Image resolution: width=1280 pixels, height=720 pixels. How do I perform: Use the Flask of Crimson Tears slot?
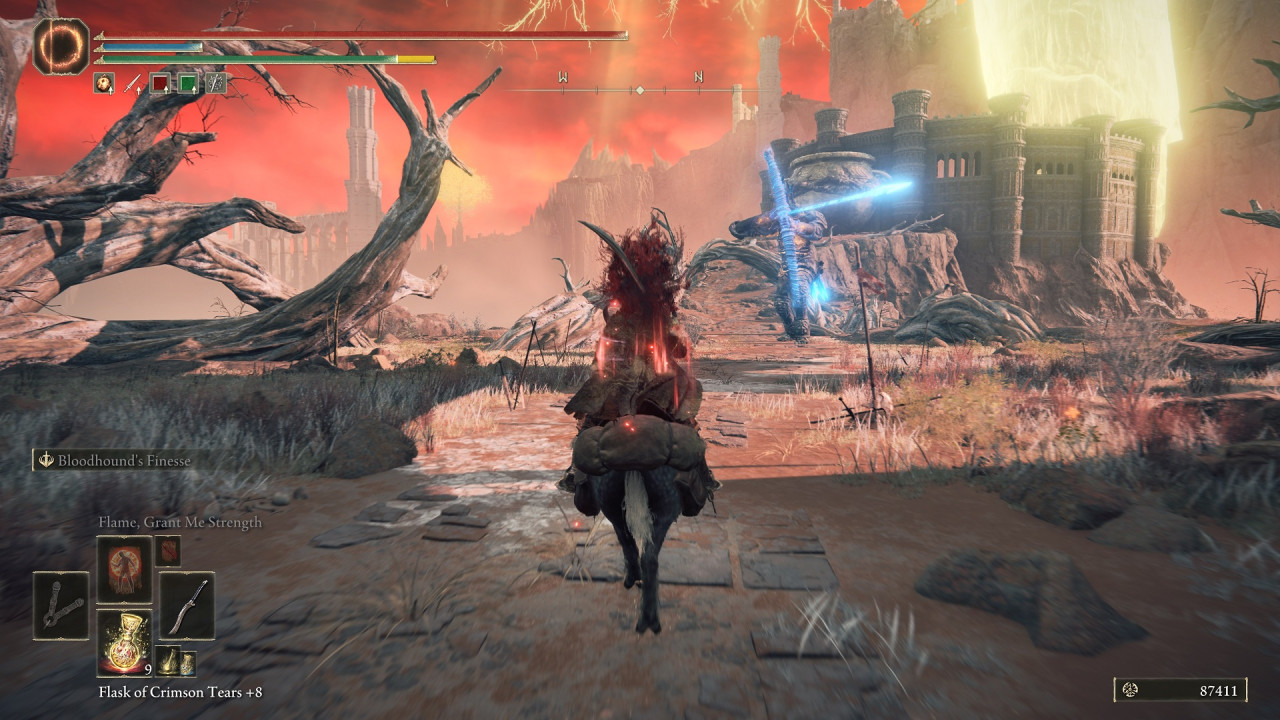pos(124,642)
